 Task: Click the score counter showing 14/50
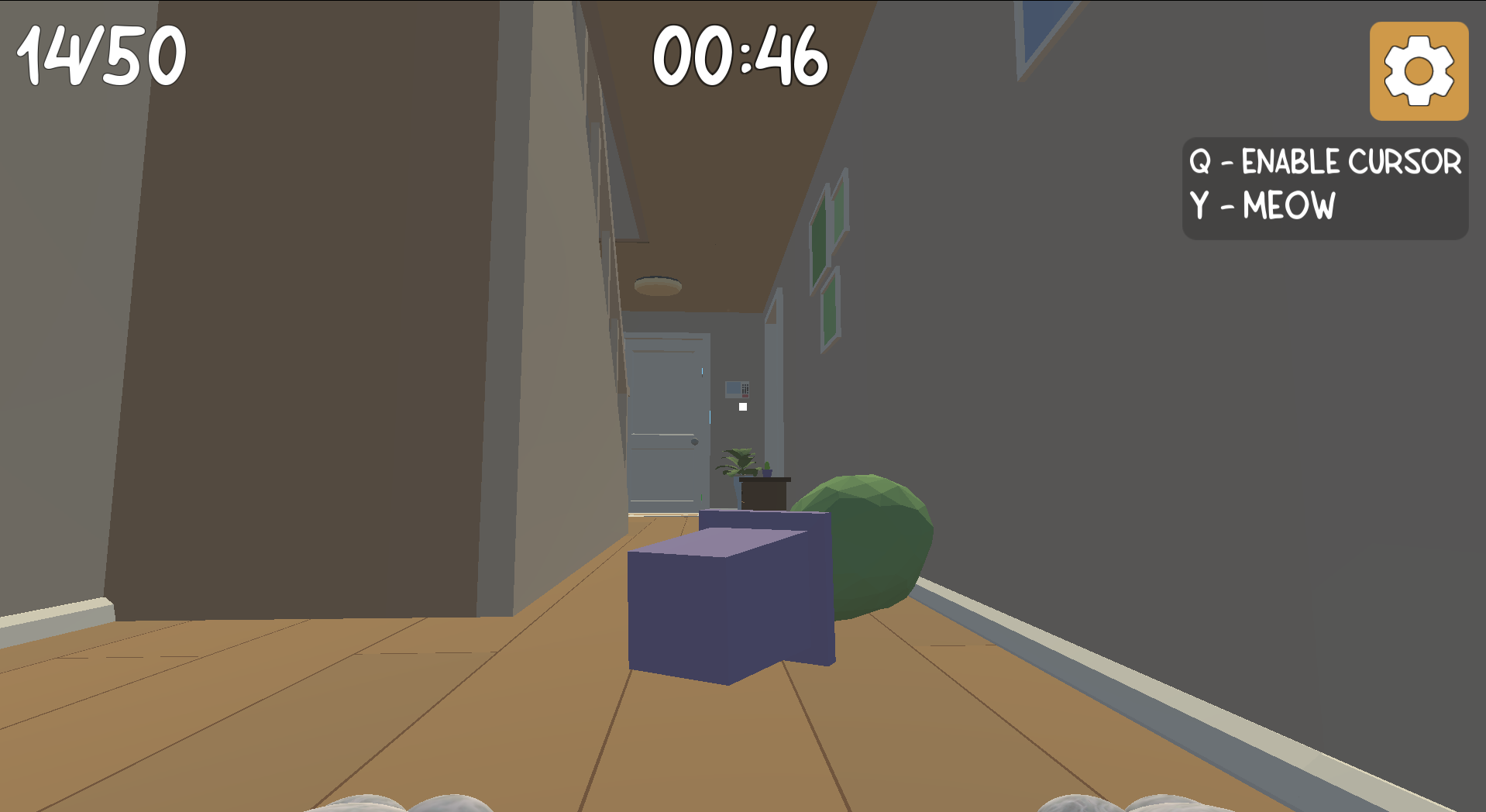point(100,53)
